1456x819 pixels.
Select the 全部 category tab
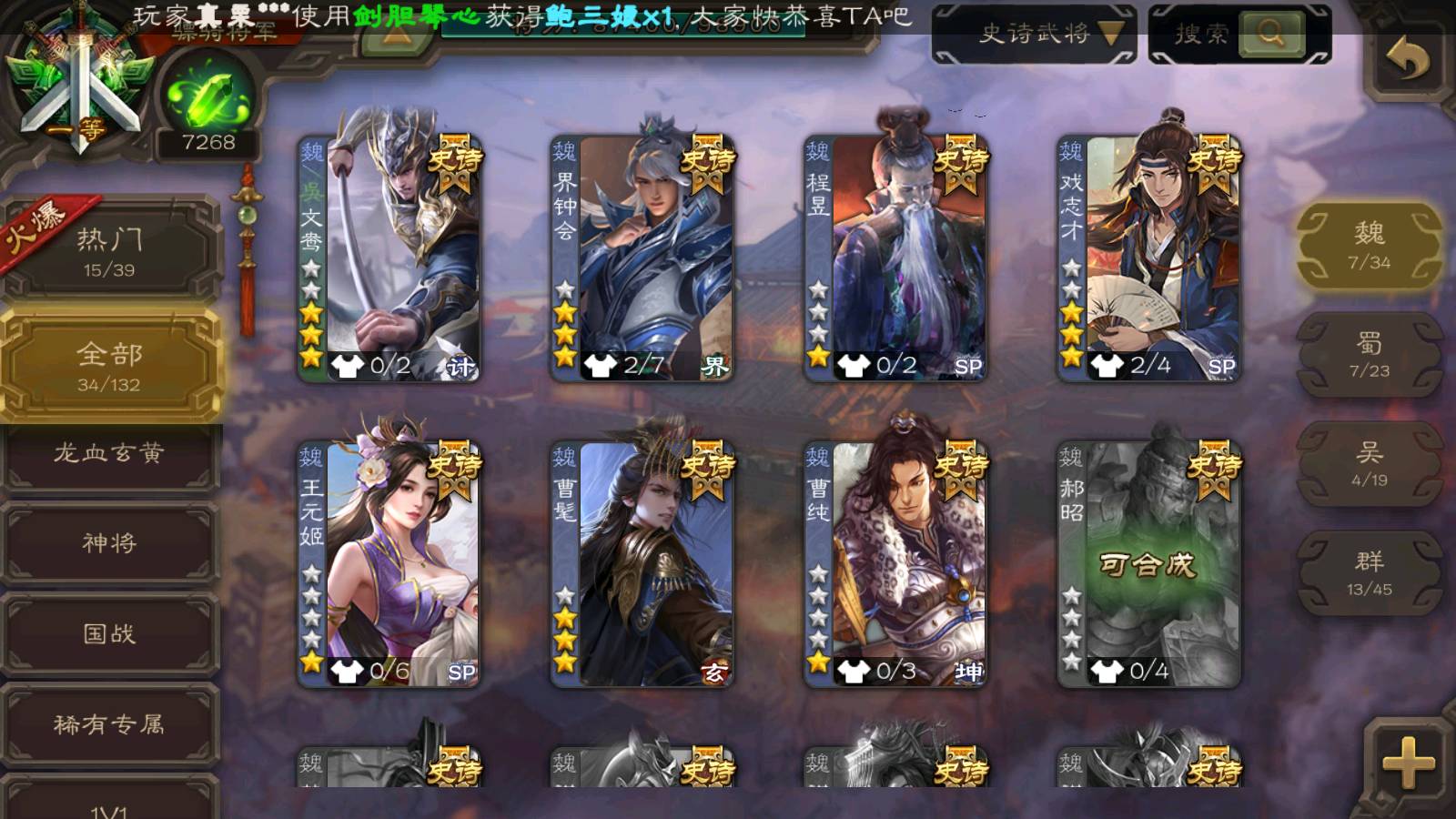click(x=110, y=366)
